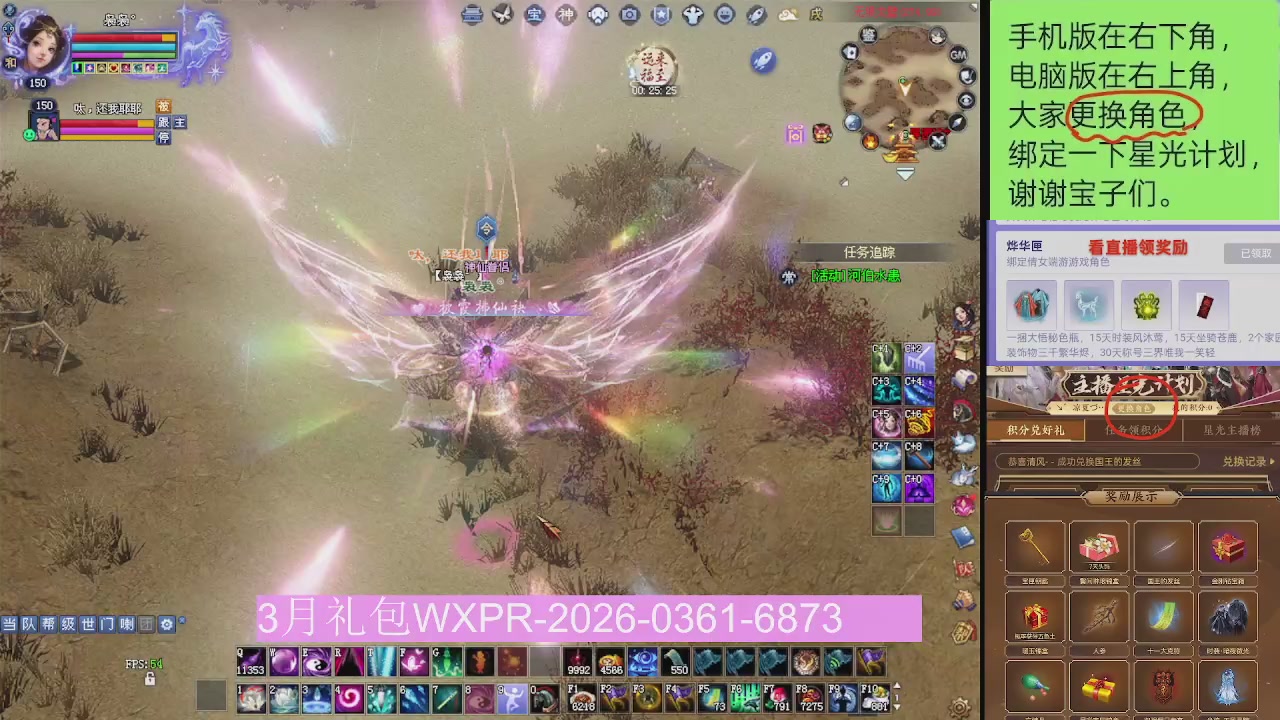This screenshot has width=1280, height=720.
Task: Switch to the 星光主播榜 tab
Action: tap(1230, 430)
